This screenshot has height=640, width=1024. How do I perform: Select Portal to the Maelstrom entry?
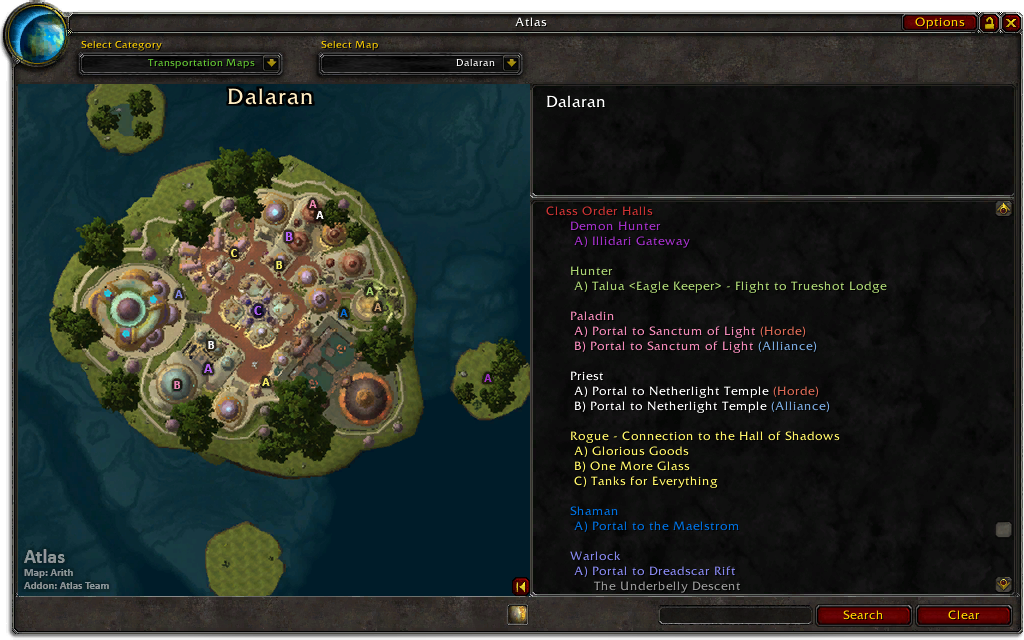click(x=656, y=526)
